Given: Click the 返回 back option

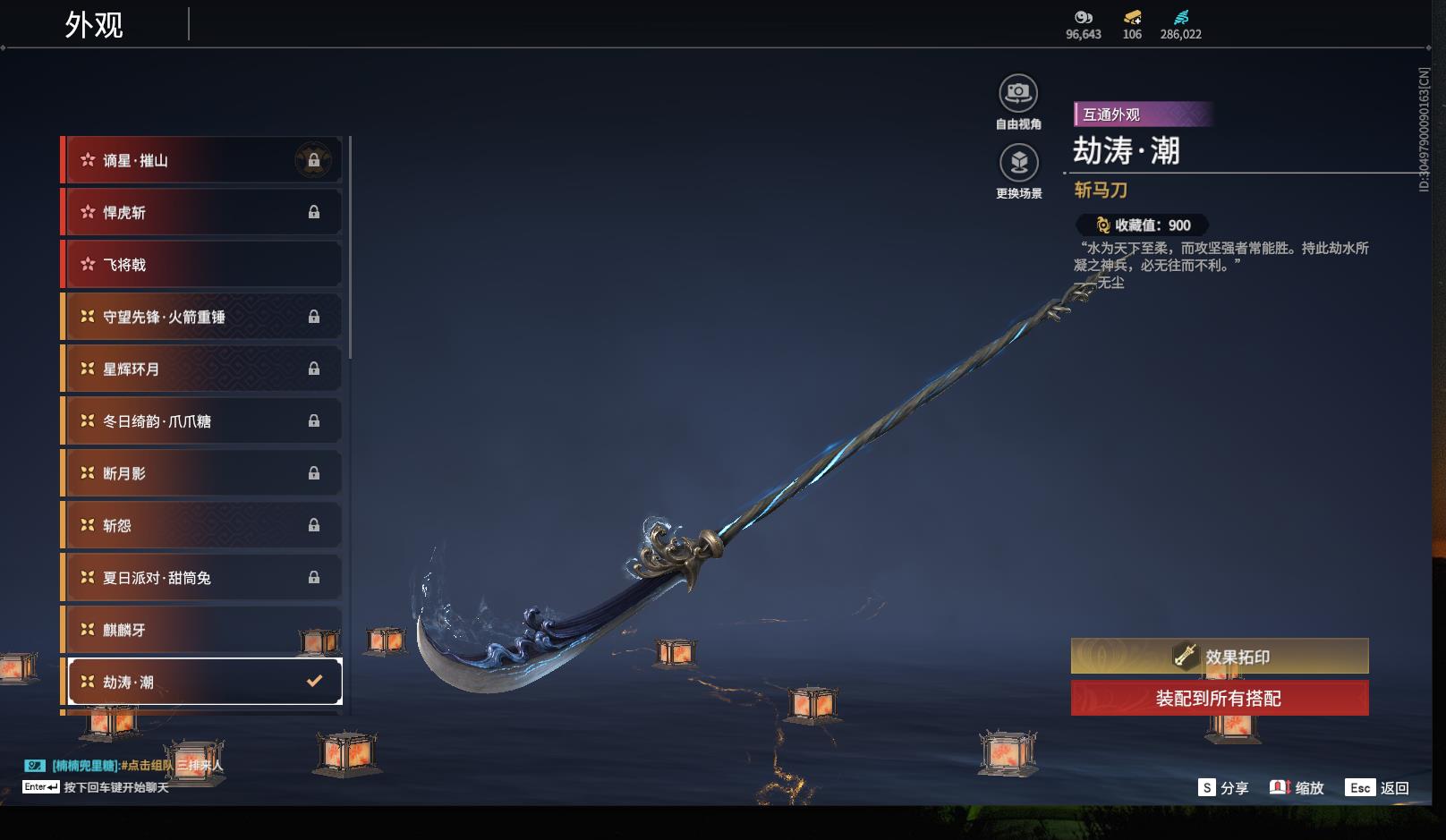Looking at the screenshot, I should [1379, 787].
